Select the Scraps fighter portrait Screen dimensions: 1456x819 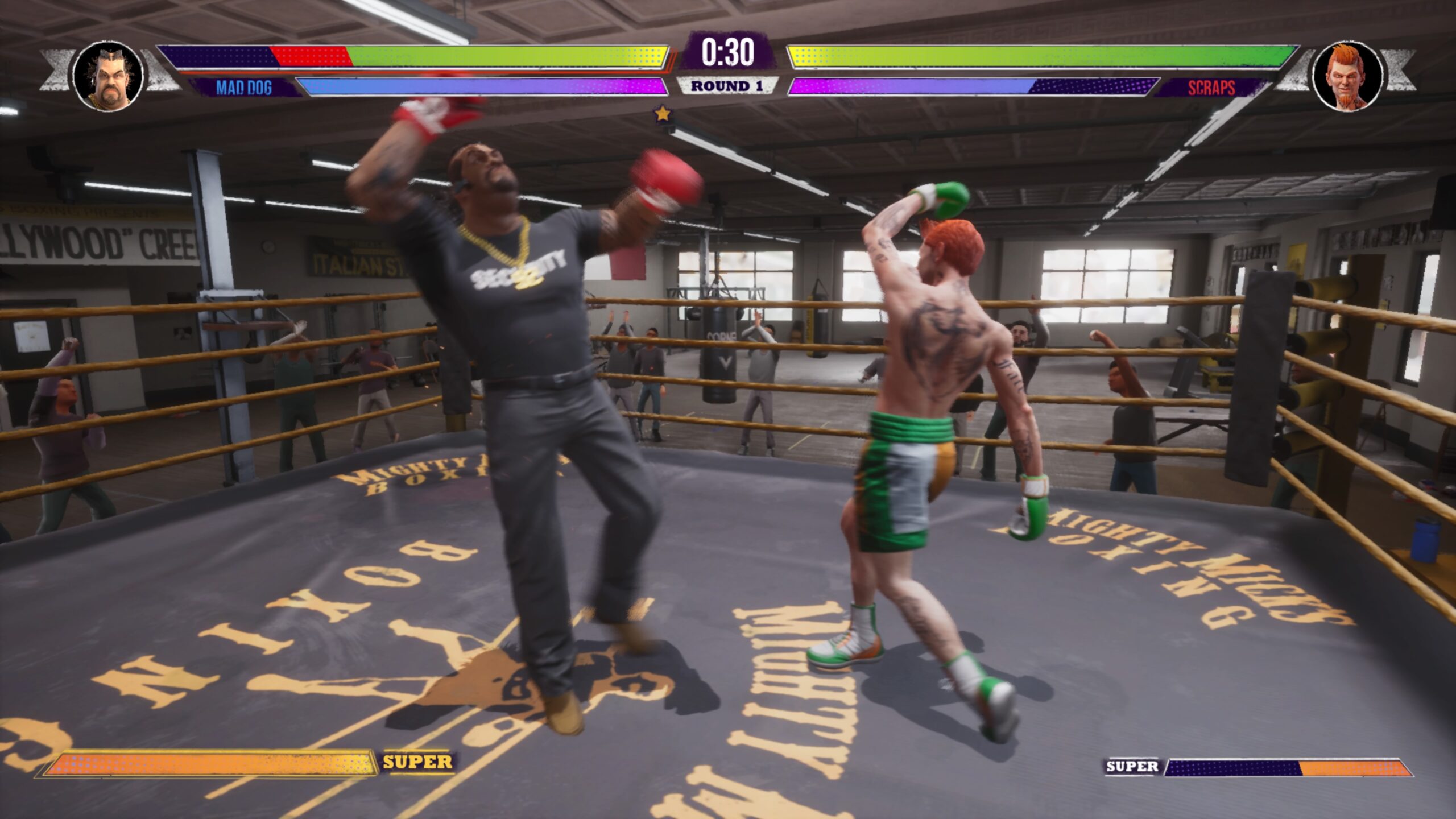click(1346, 76)
